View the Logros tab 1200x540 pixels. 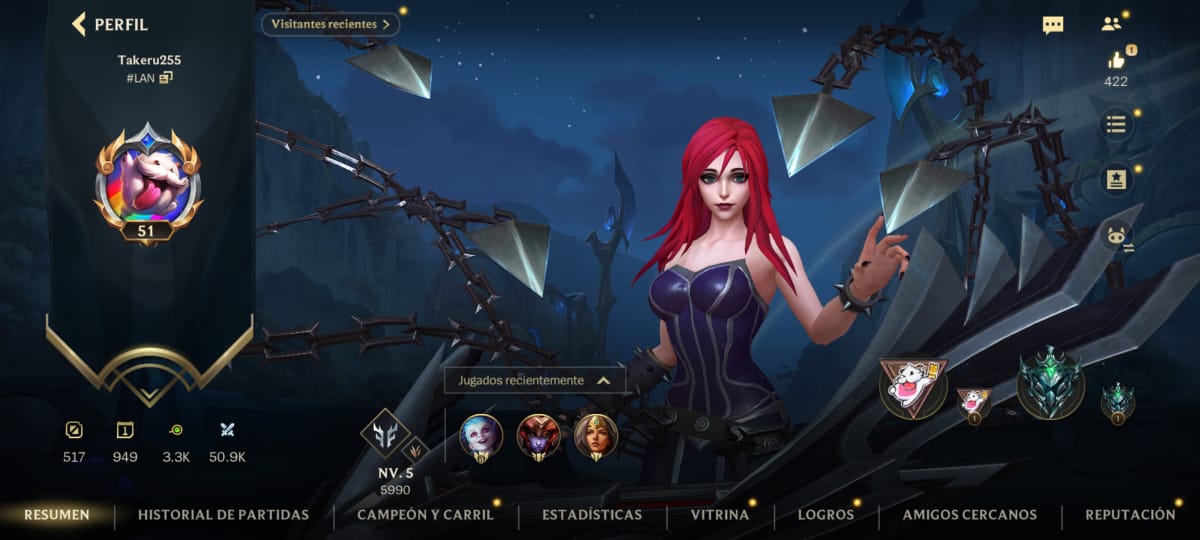825,515
